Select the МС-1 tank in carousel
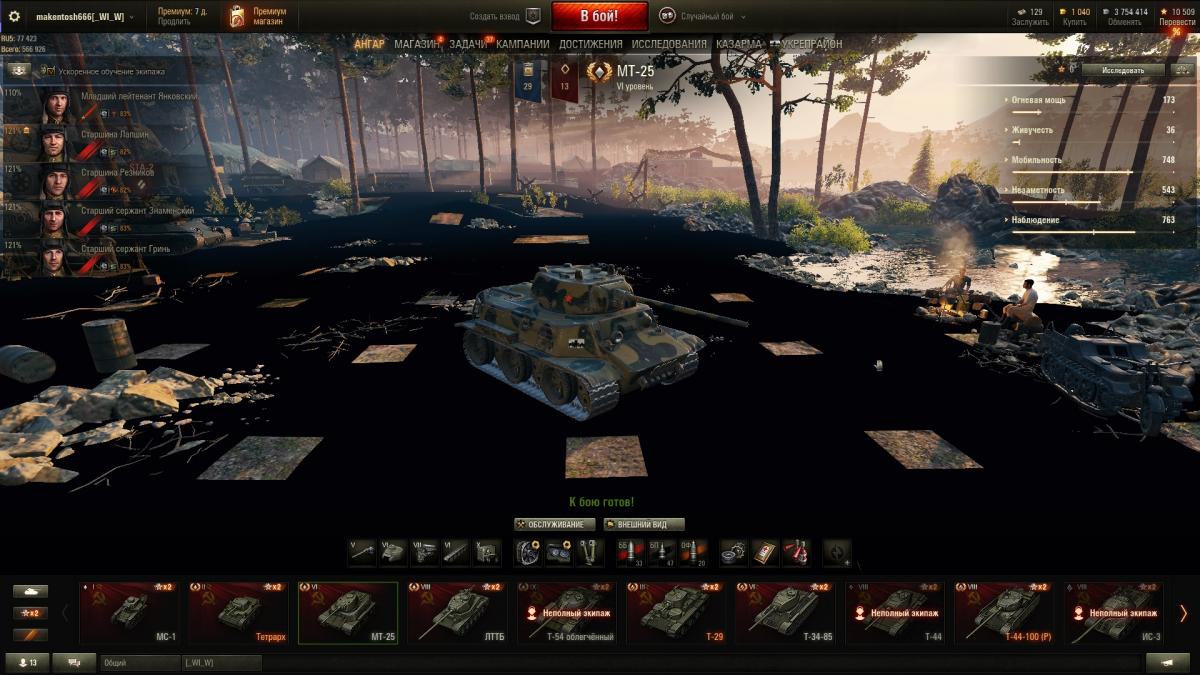Screen dimensions: 1200x675 tap(129, 612)
